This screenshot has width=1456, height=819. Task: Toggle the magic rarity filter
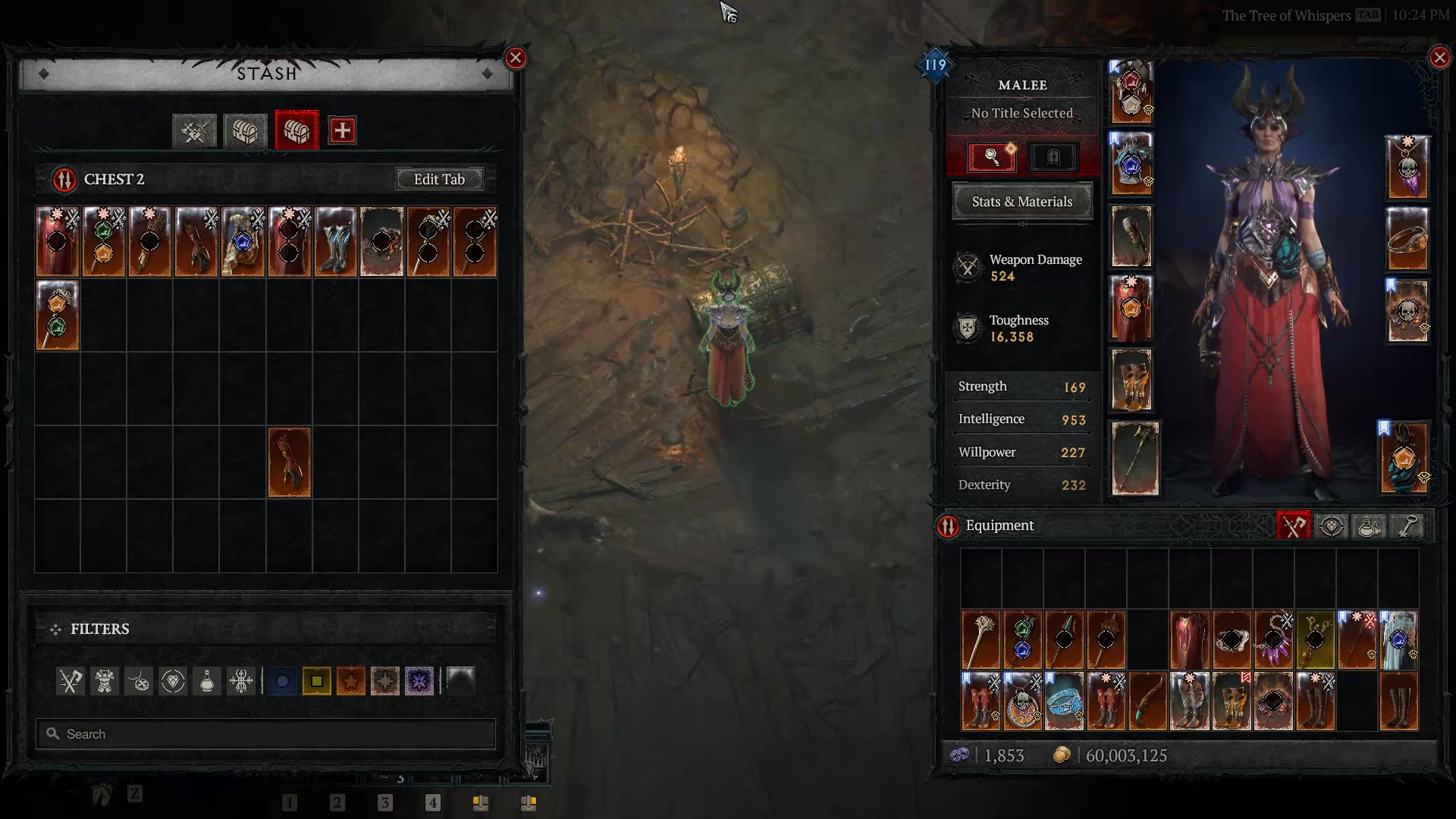coord(282,681)
